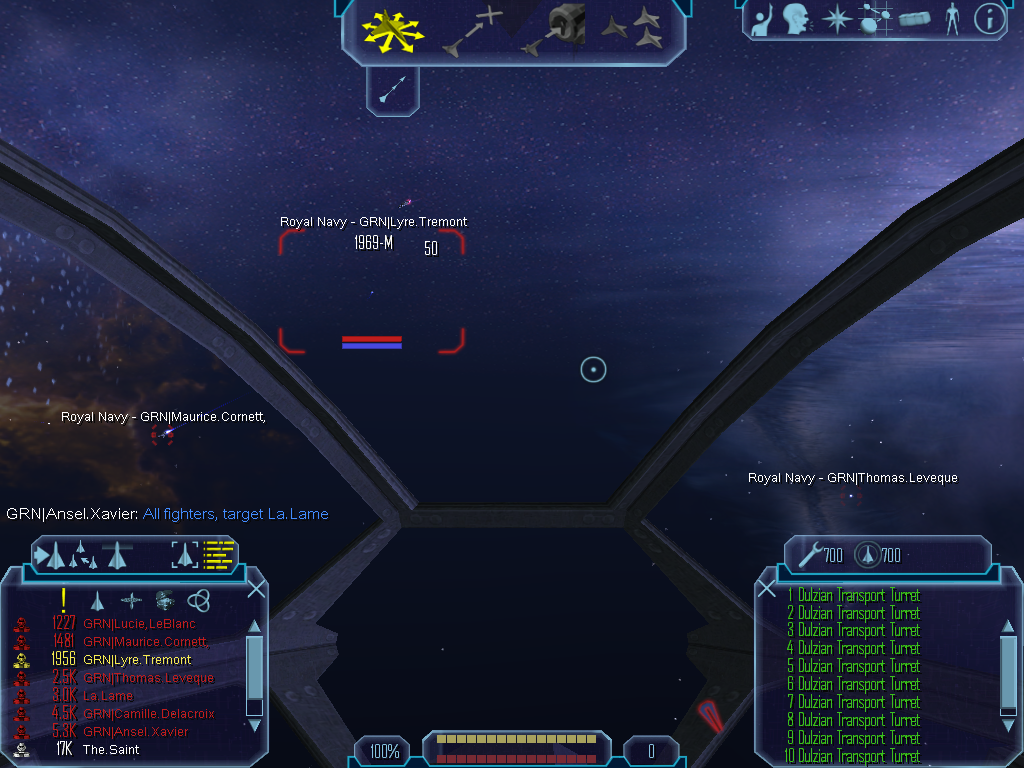The width and height of the screenshot is (1024, 768).
Task: Open the human figure pilot icon
Action: (951, 19)
